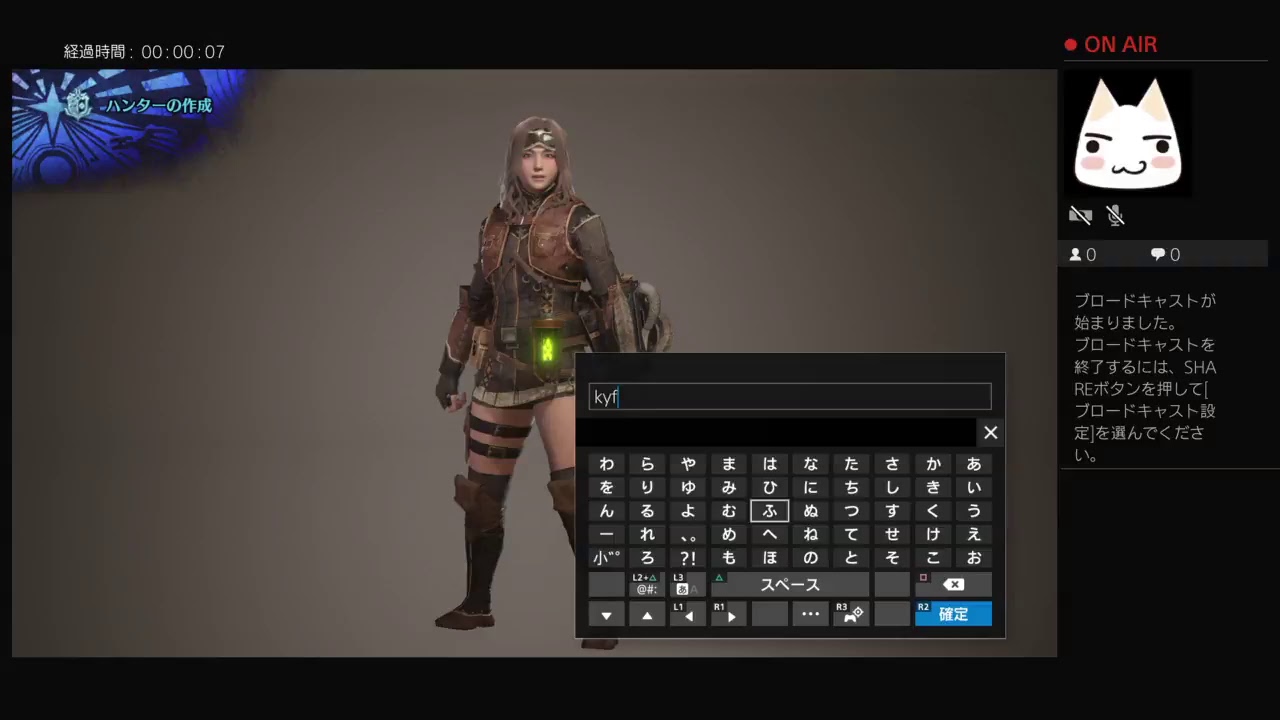This screenshot has height=720, width=1280.
Task: Click the R3 motion-control keyboard icon
Action: [851, 614]
